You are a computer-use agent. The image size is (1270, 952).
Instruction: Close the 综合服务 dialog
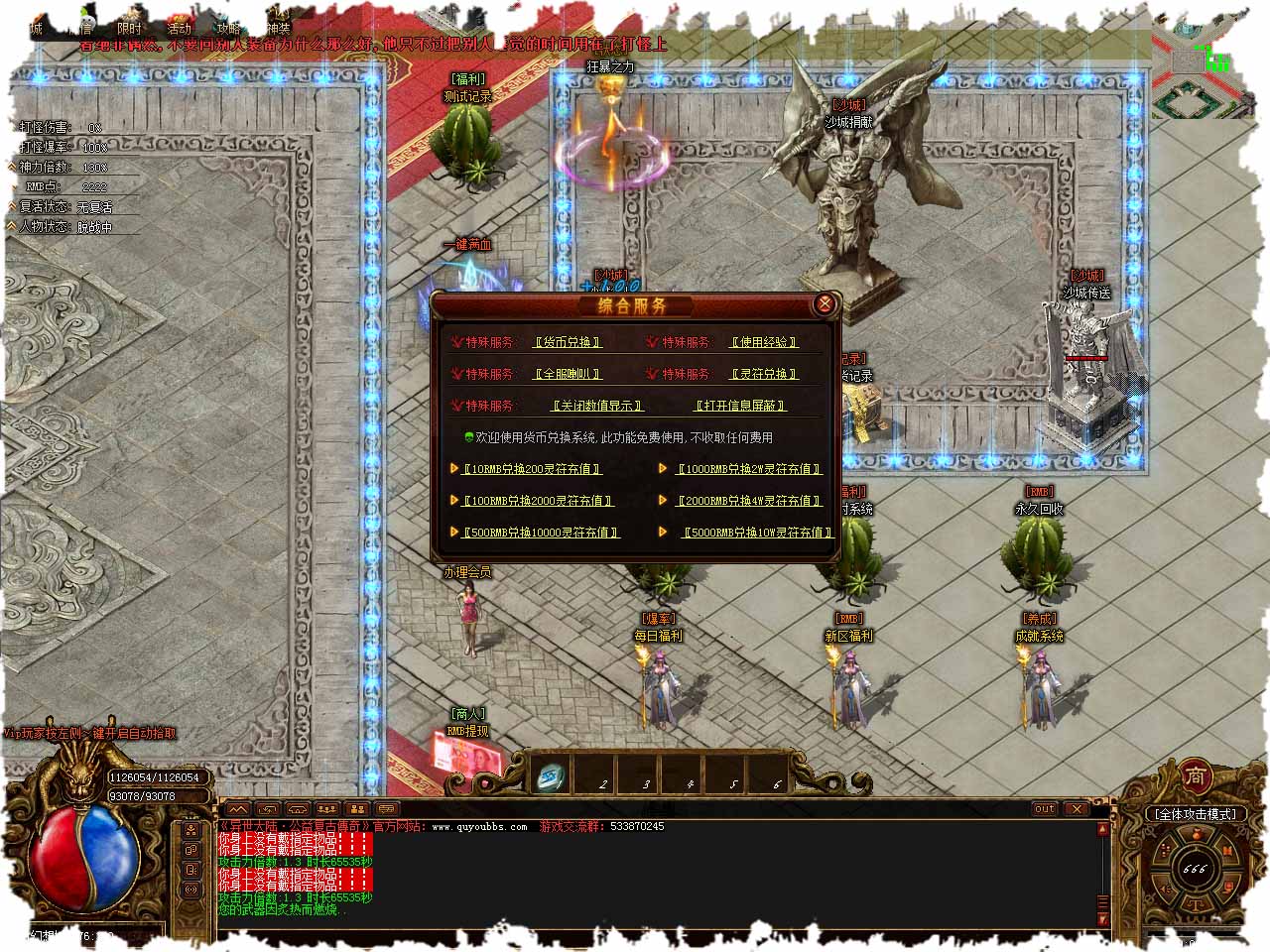pyautogui.click(x=824, y=304)
